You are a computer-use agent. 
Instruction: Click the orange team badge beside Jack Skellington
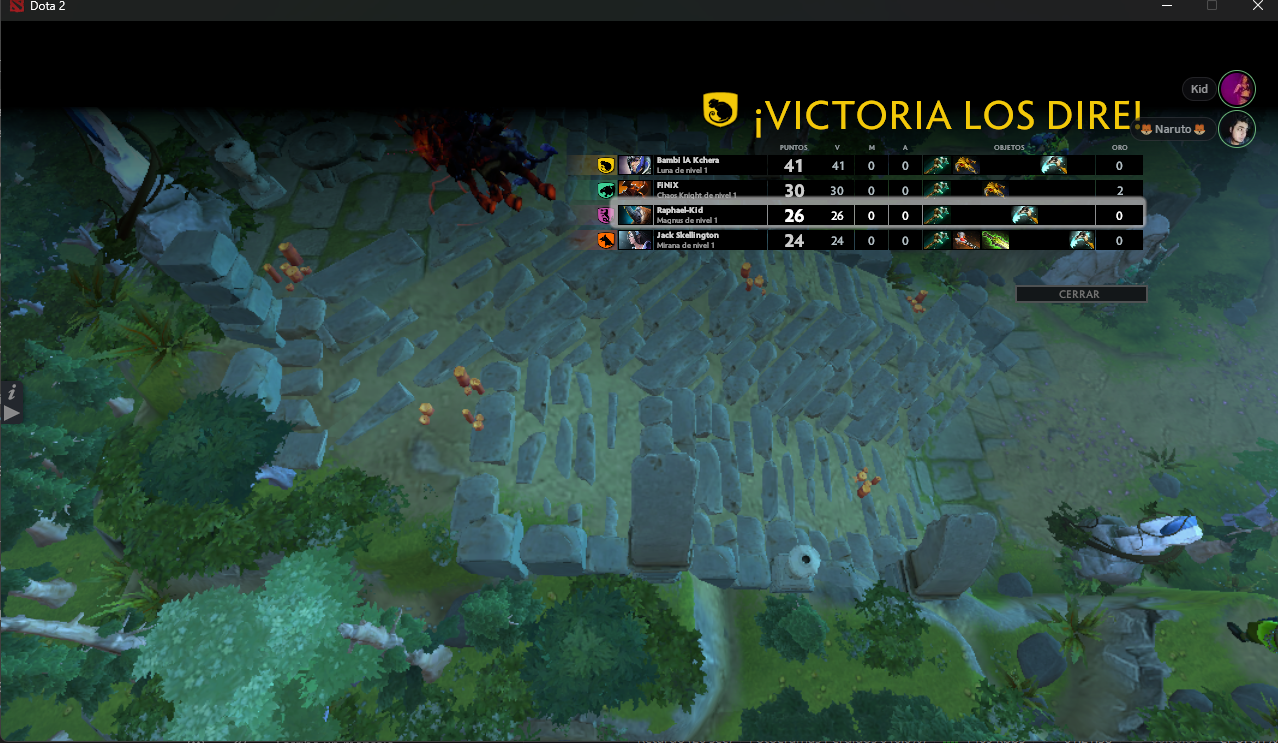[x=605, y=240]
